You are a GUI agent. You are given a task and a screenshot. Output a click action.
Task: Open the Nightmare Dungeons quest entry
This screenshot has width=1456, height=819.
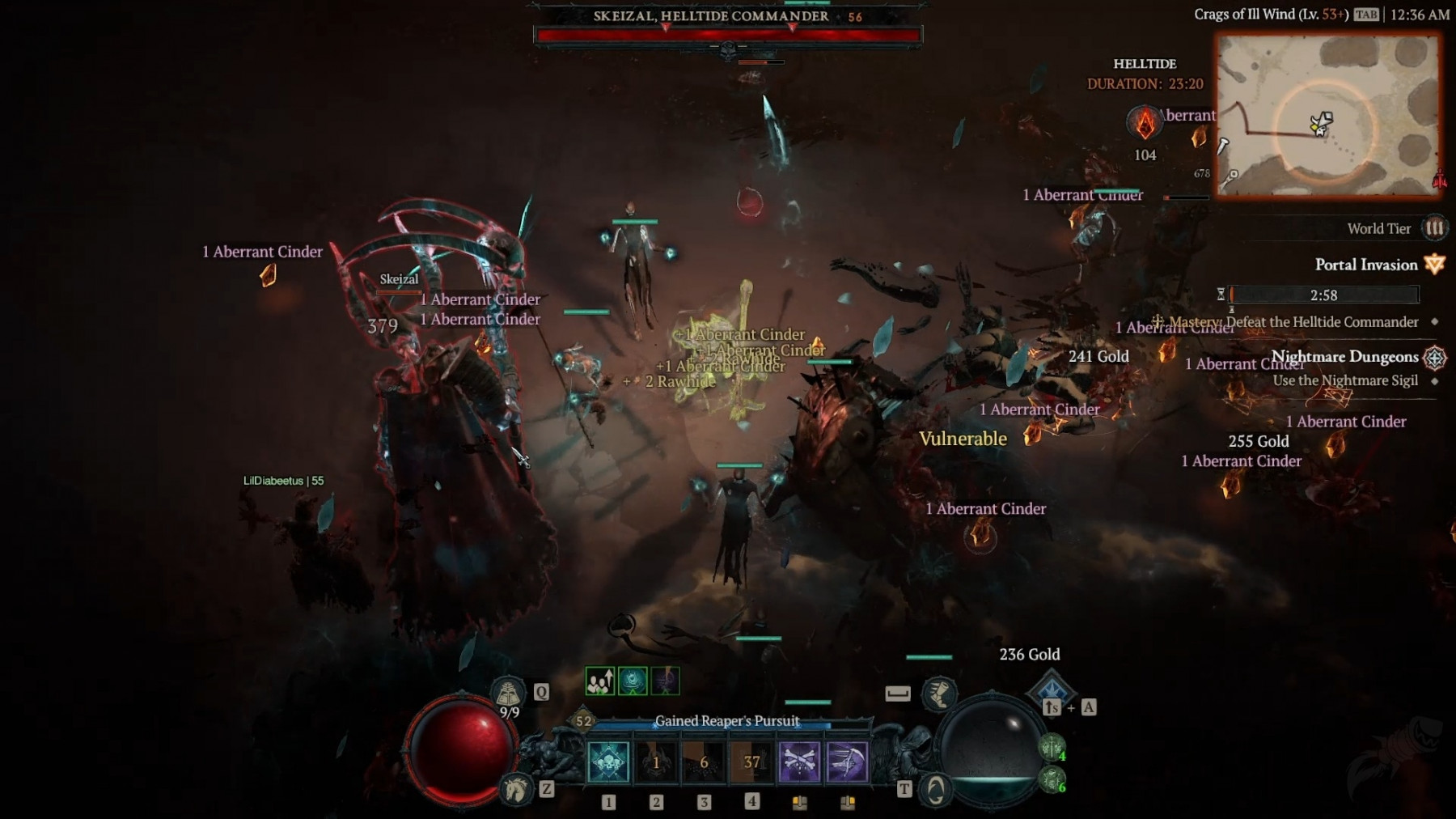(x=1344, y=357)
